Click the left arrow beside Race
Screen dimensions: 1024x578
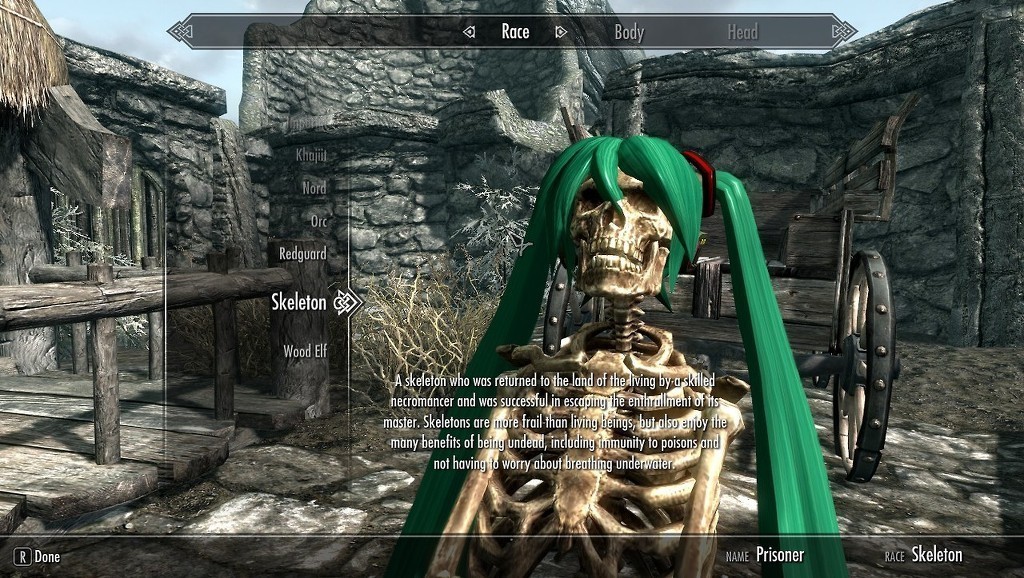[x=469, y=32]
